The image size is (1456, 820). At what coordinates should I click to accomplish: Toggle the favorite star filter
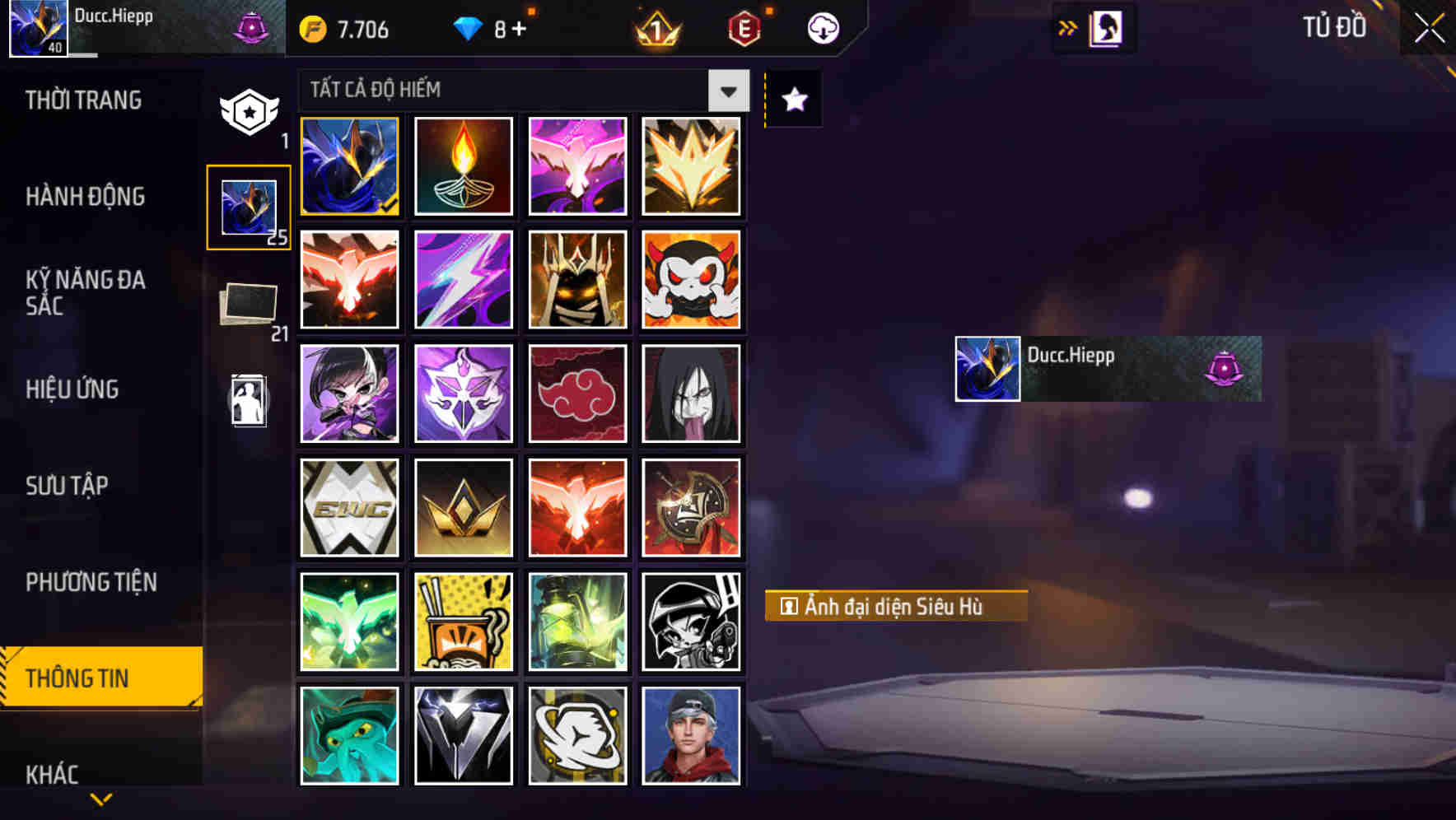(792, 99)
